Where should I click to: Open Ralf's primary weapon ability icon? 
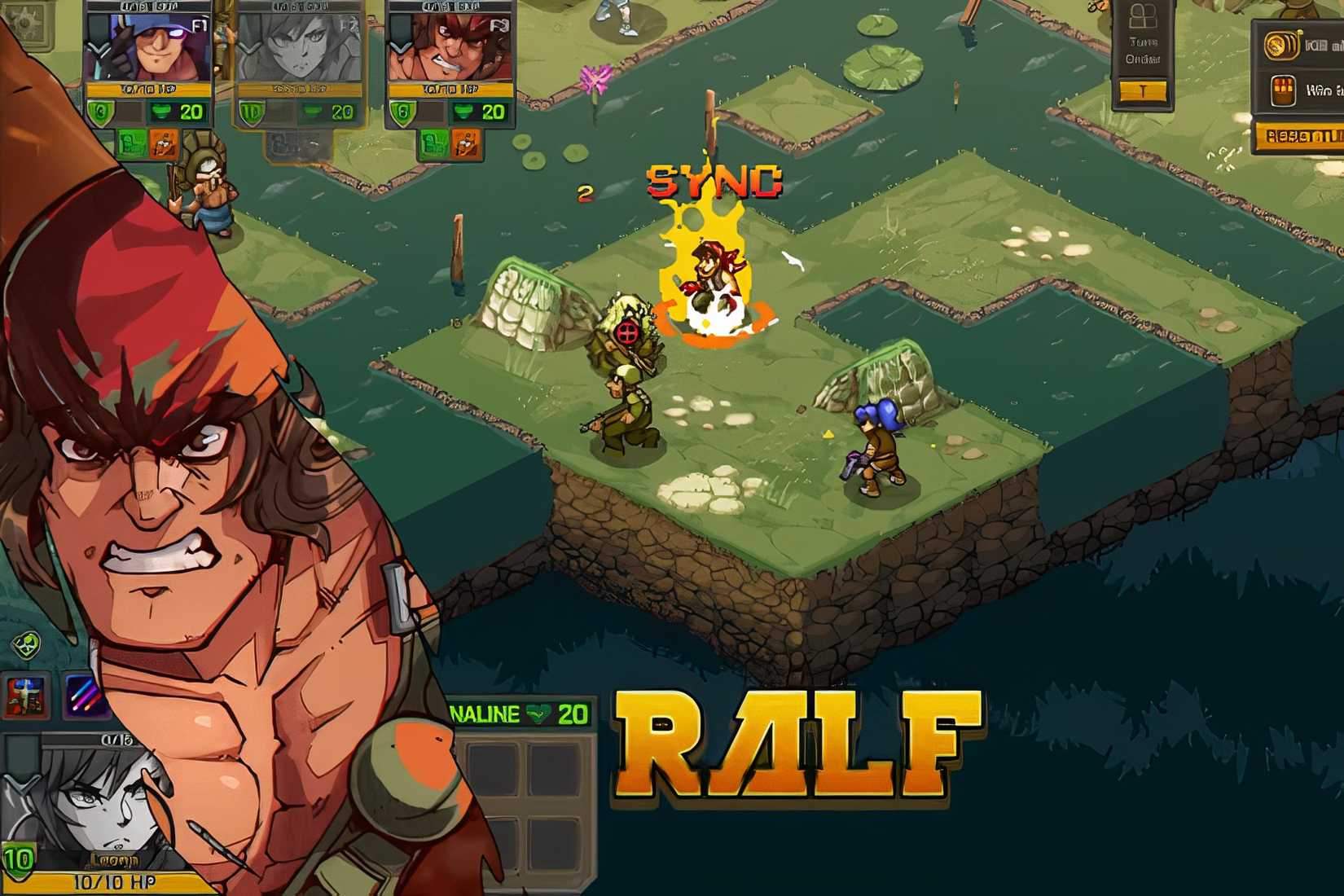click(x=24, y=696)
